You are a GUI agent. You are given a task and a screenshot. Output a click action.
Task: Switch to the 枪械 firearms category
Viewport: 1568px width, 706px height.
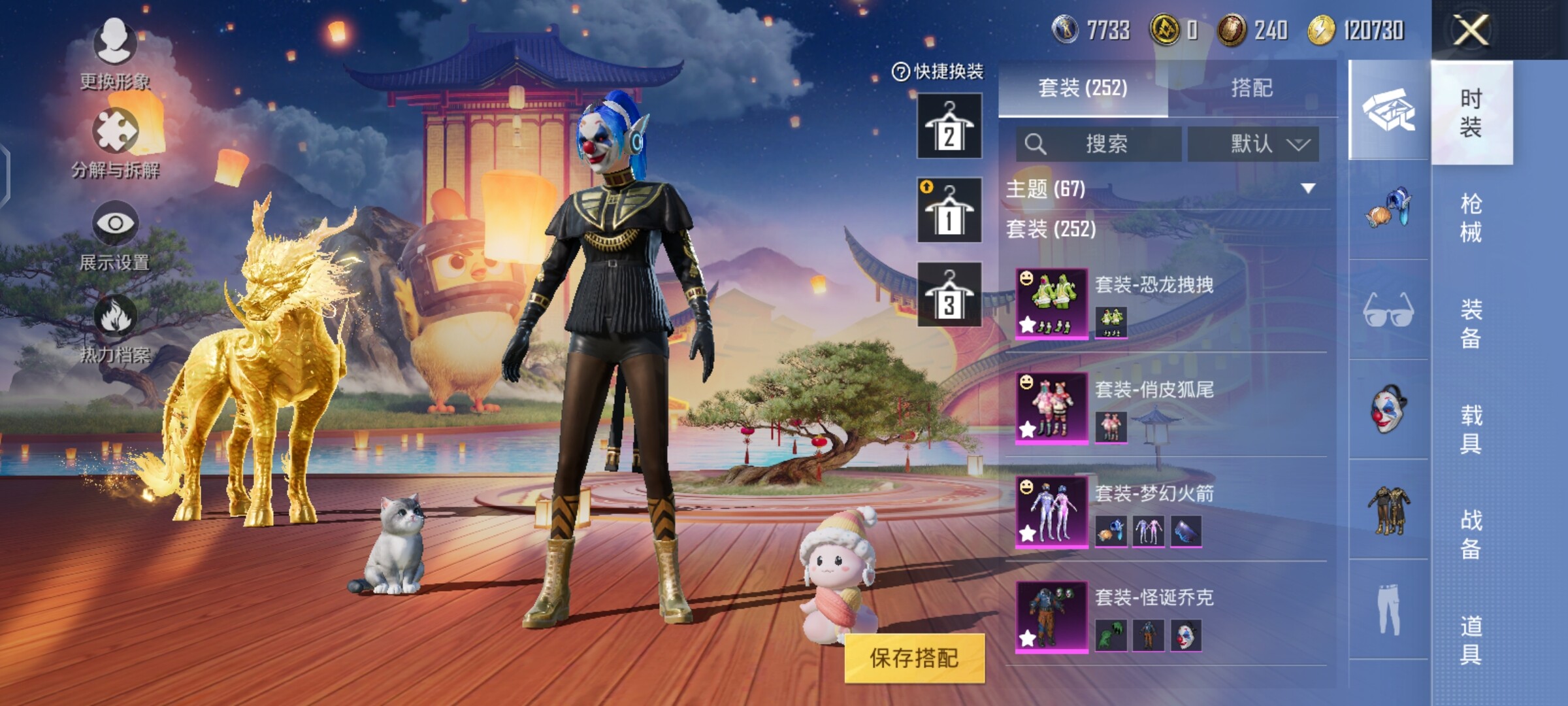[x=1471, y=218]
